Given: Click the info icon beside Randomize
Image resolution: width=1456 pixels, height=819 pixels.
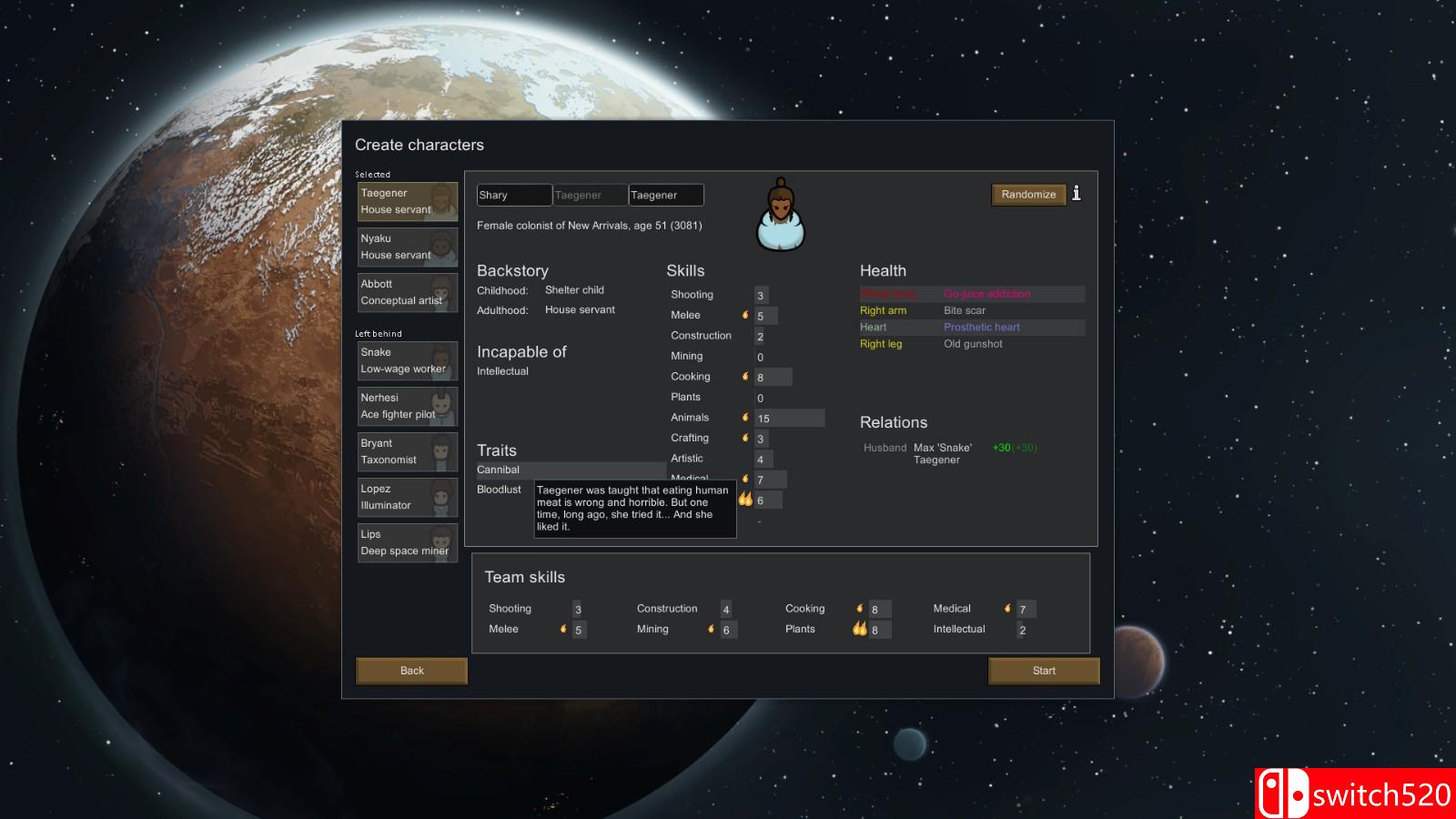Looking at the screenshot, I should tap(1077, 194).
